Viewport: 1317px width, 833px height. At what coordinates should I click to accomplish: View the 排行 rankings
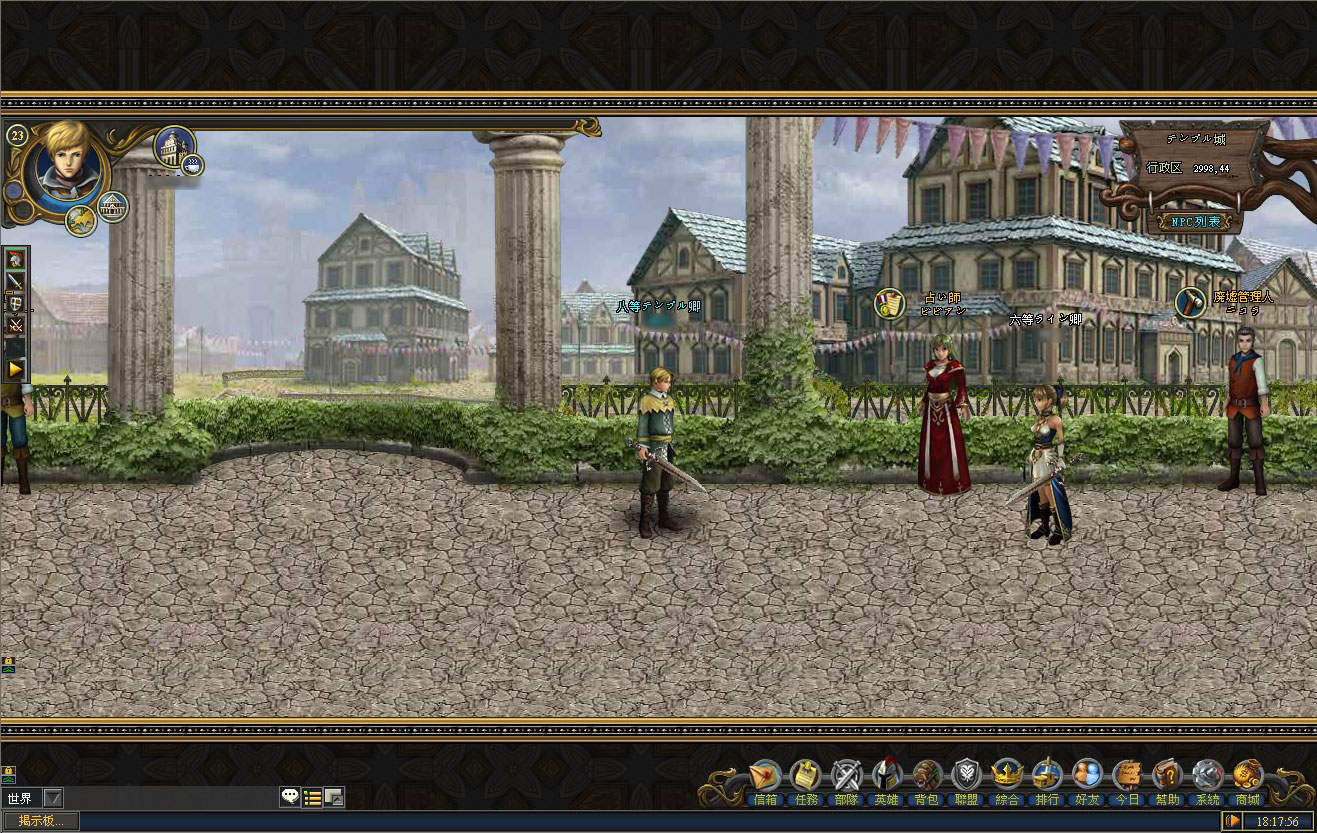pyautogui.click(x=1047, y=777)
